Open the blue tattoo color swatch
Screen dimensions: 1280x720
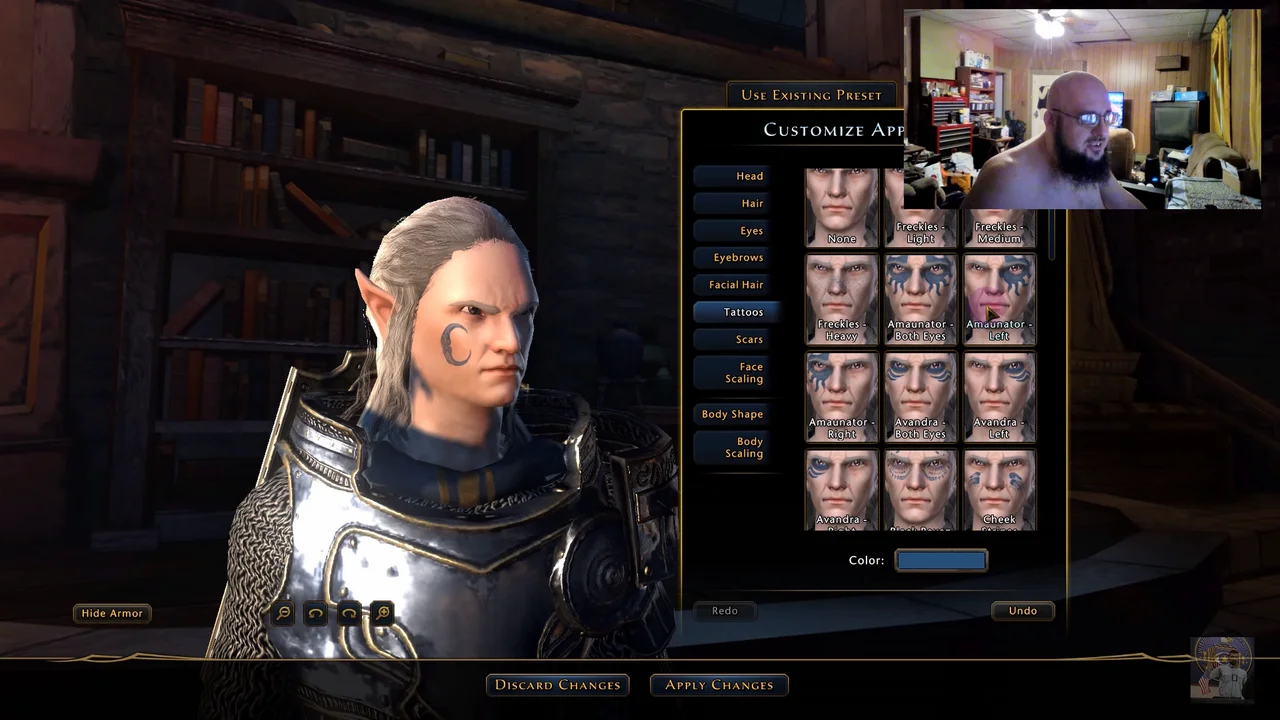click(941, 561)
